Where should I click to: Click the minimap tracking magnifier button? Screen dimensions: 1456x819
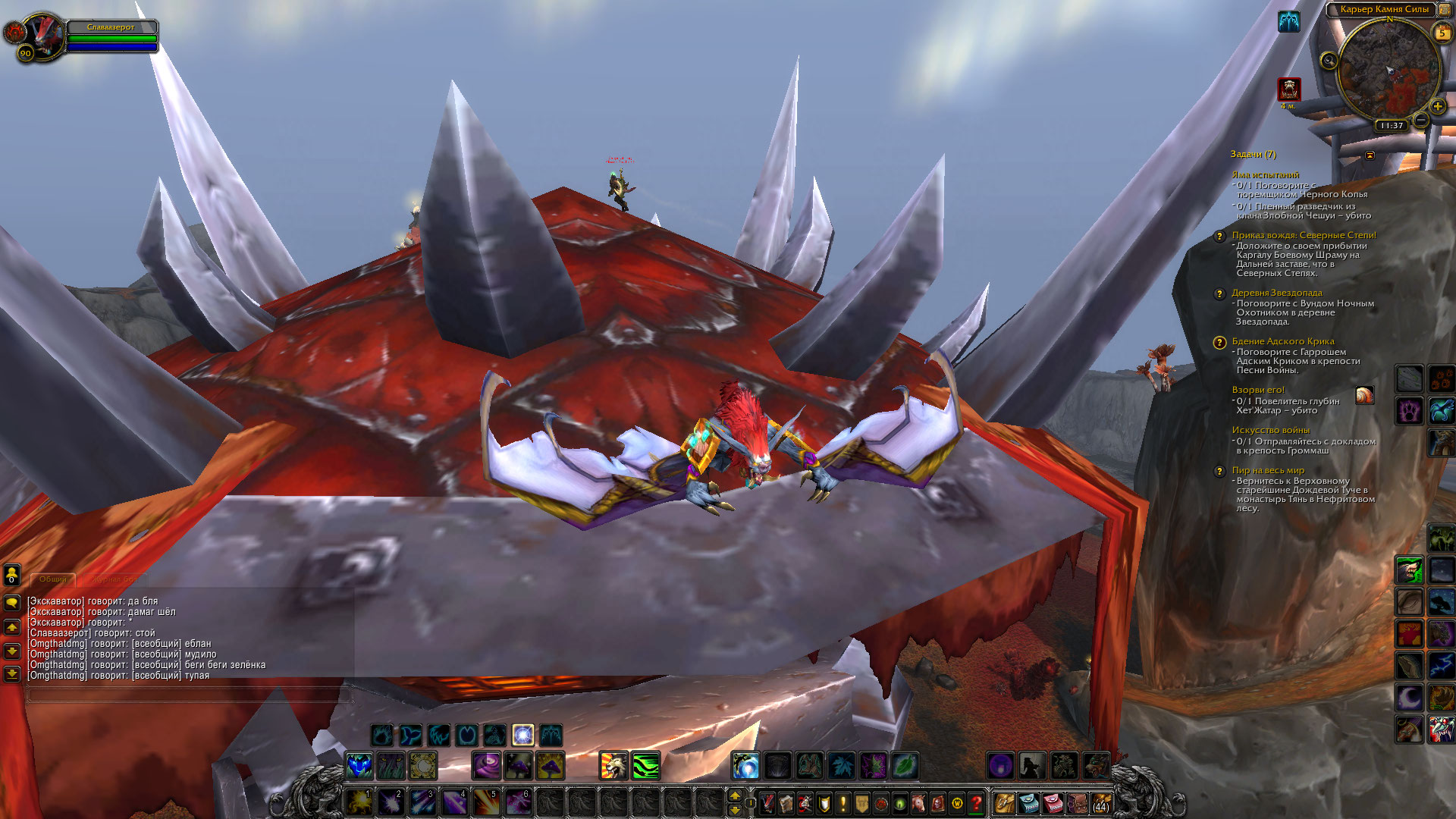1329,61
